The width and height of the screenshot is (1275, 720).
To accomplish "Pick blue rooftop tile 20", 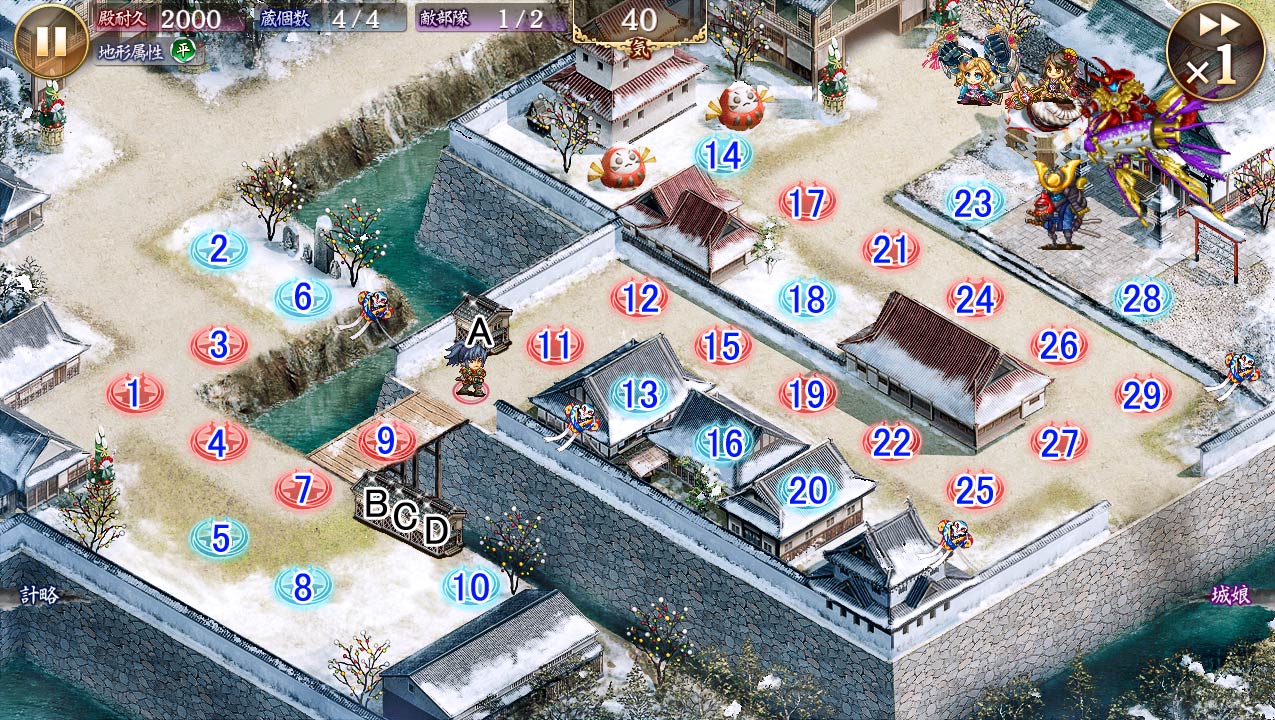I will (806, 490).
